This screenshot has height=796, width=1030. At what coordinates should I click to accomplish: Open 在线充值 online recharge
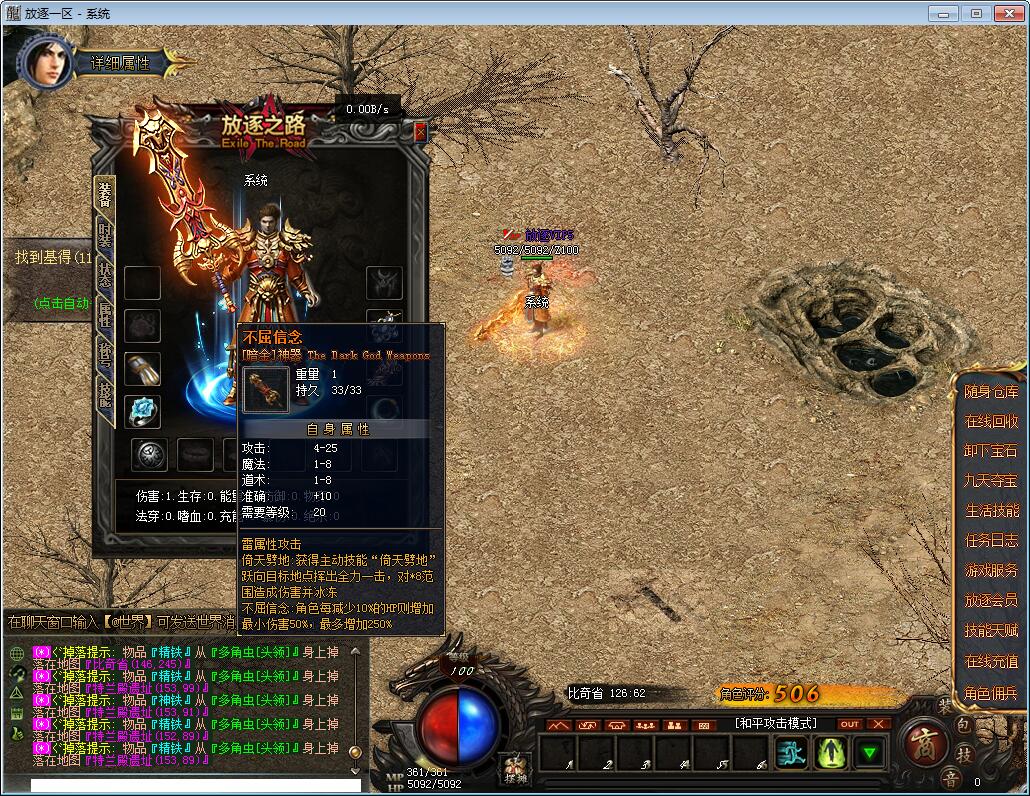pyautogui.click(x=991, y=662)
